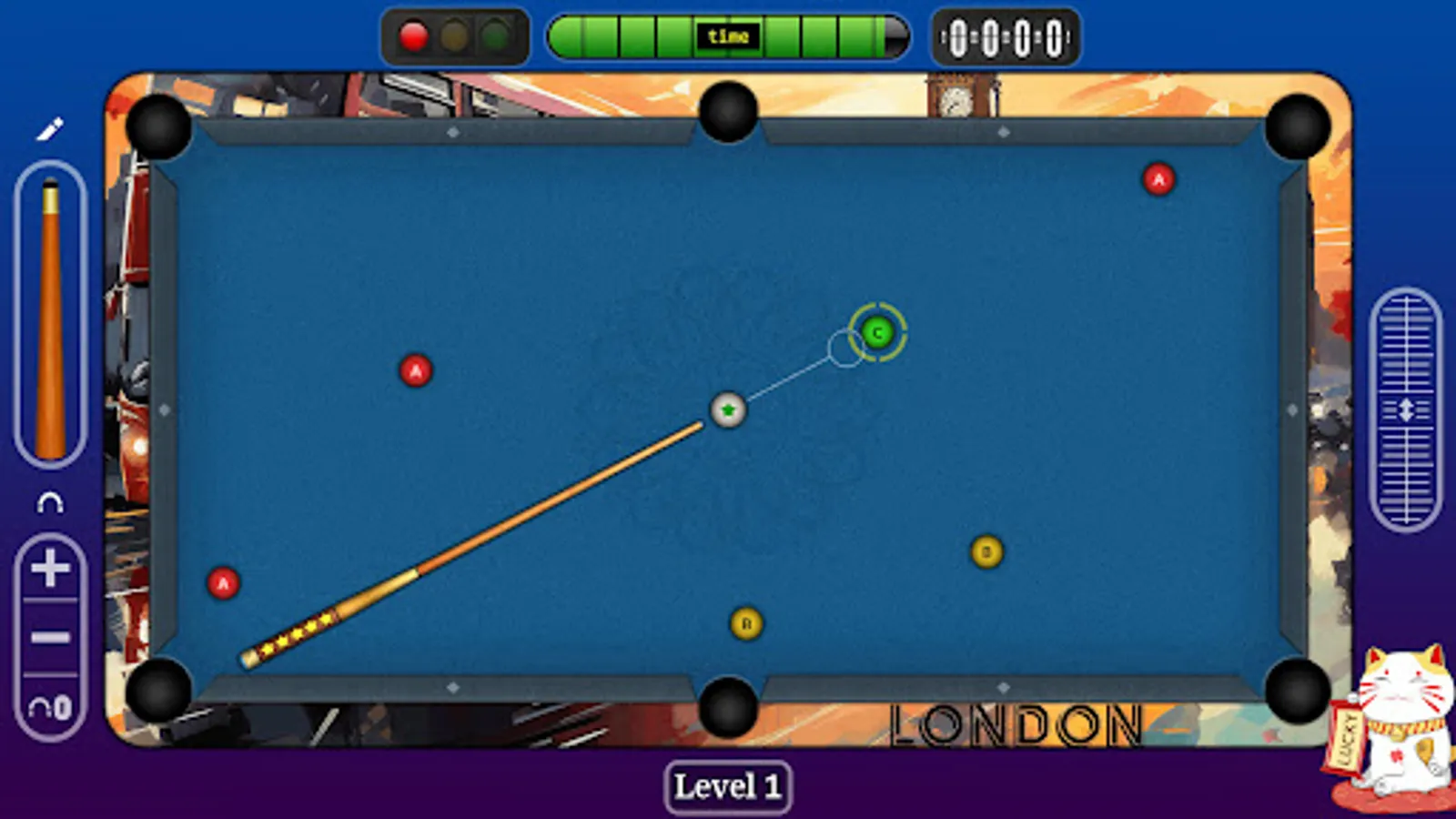Tap the Level 1 banner at the bottom

click(x=728, y=786)
